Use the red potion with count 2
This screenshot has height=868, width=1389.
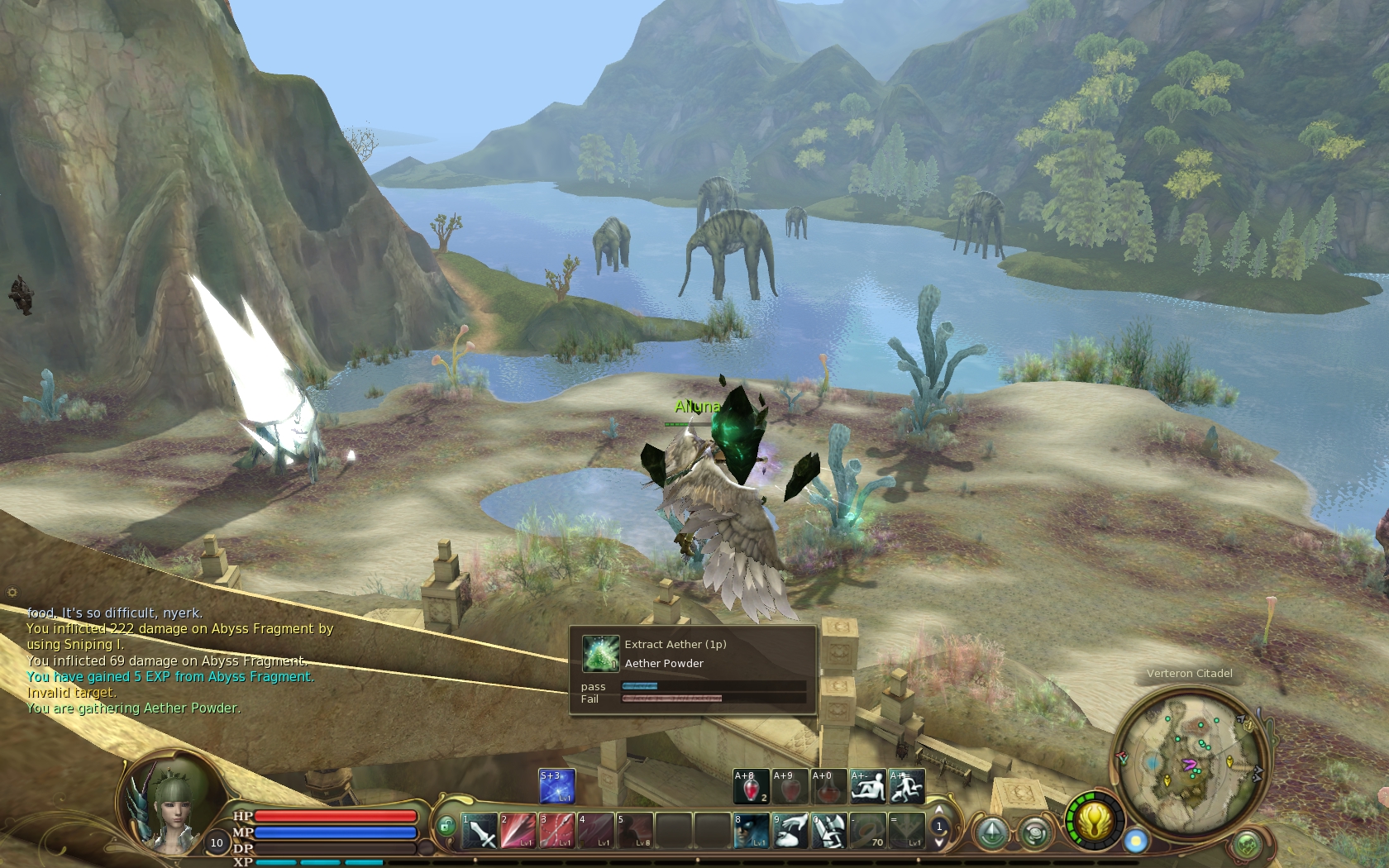click(751, 787)
